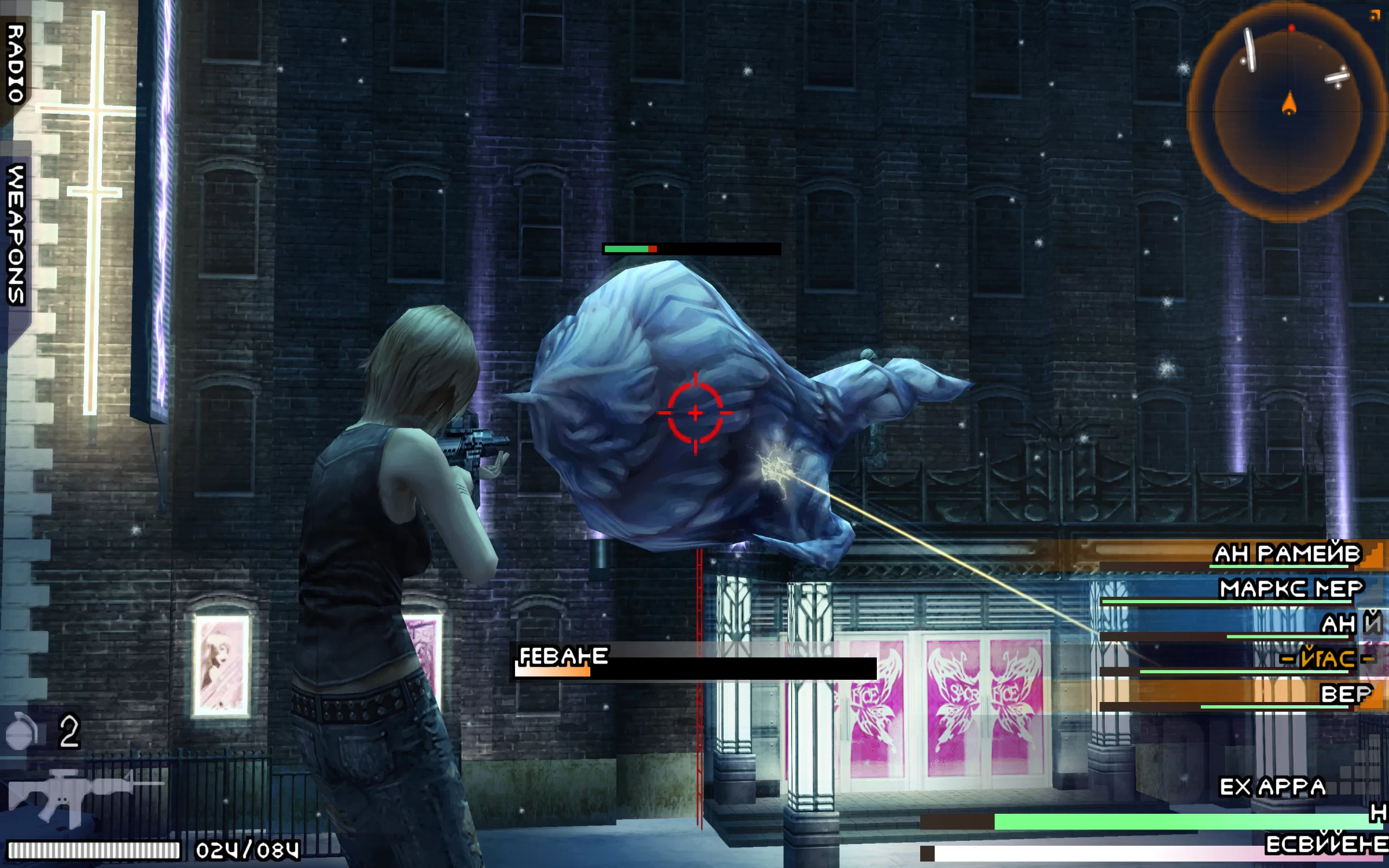Click the small orange corner icon above the radar
This screenshot has height=868, width=1389.
[x=1374, y=16]
